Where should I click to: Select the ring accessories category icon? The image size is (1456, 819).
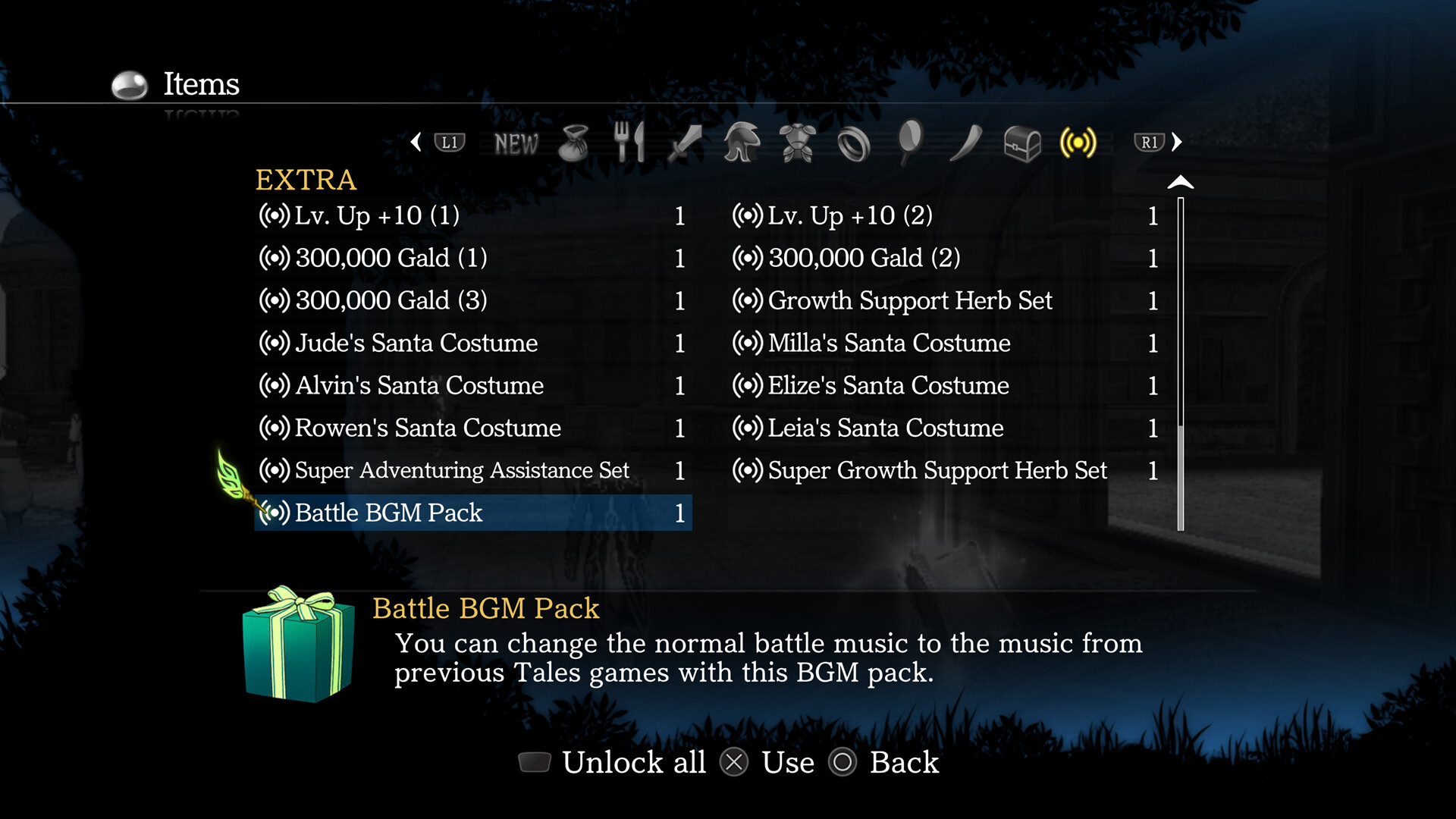(853, 143)
